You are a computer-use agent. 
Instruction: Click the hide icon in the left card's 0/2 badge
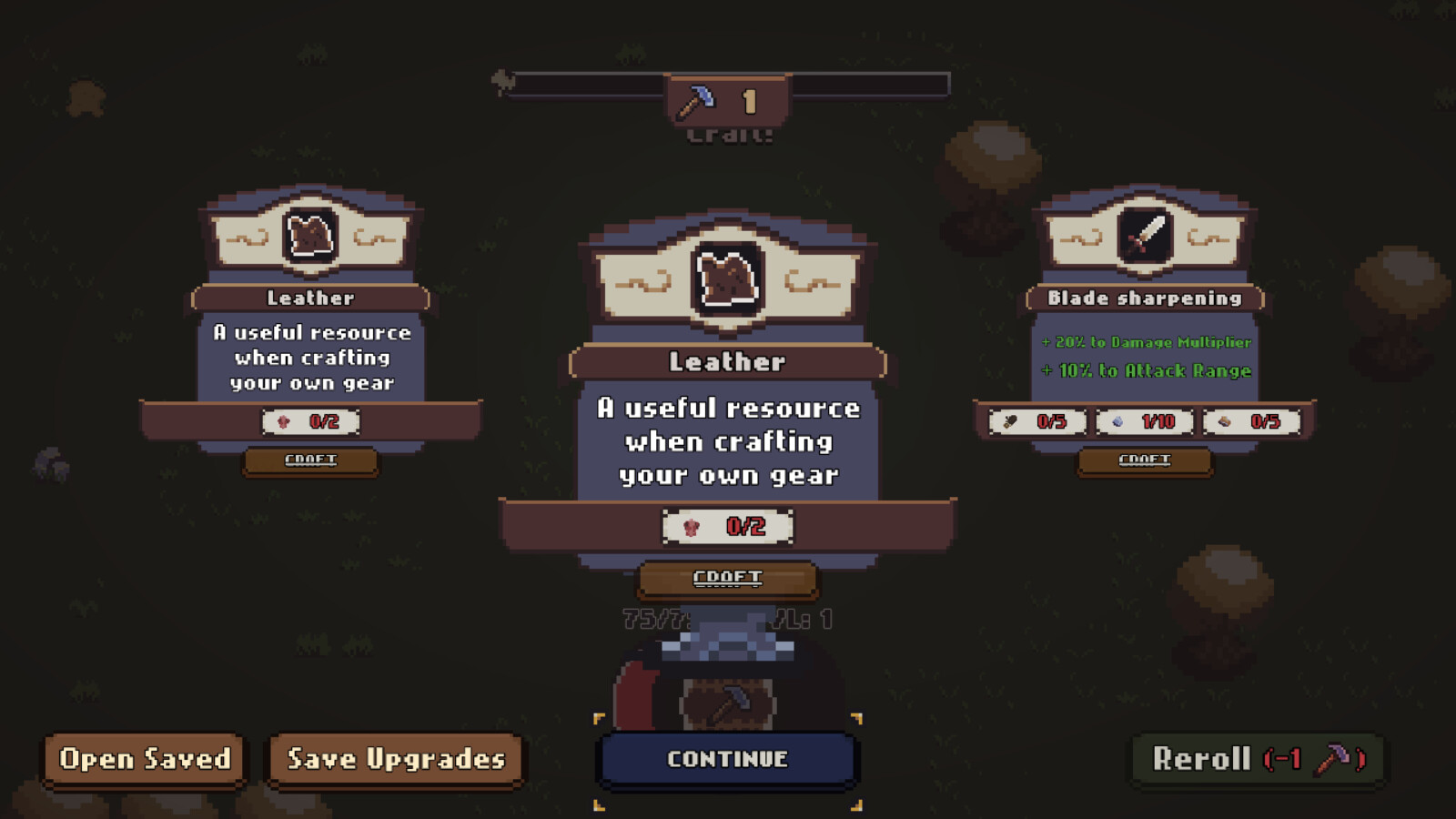[282, 421]
